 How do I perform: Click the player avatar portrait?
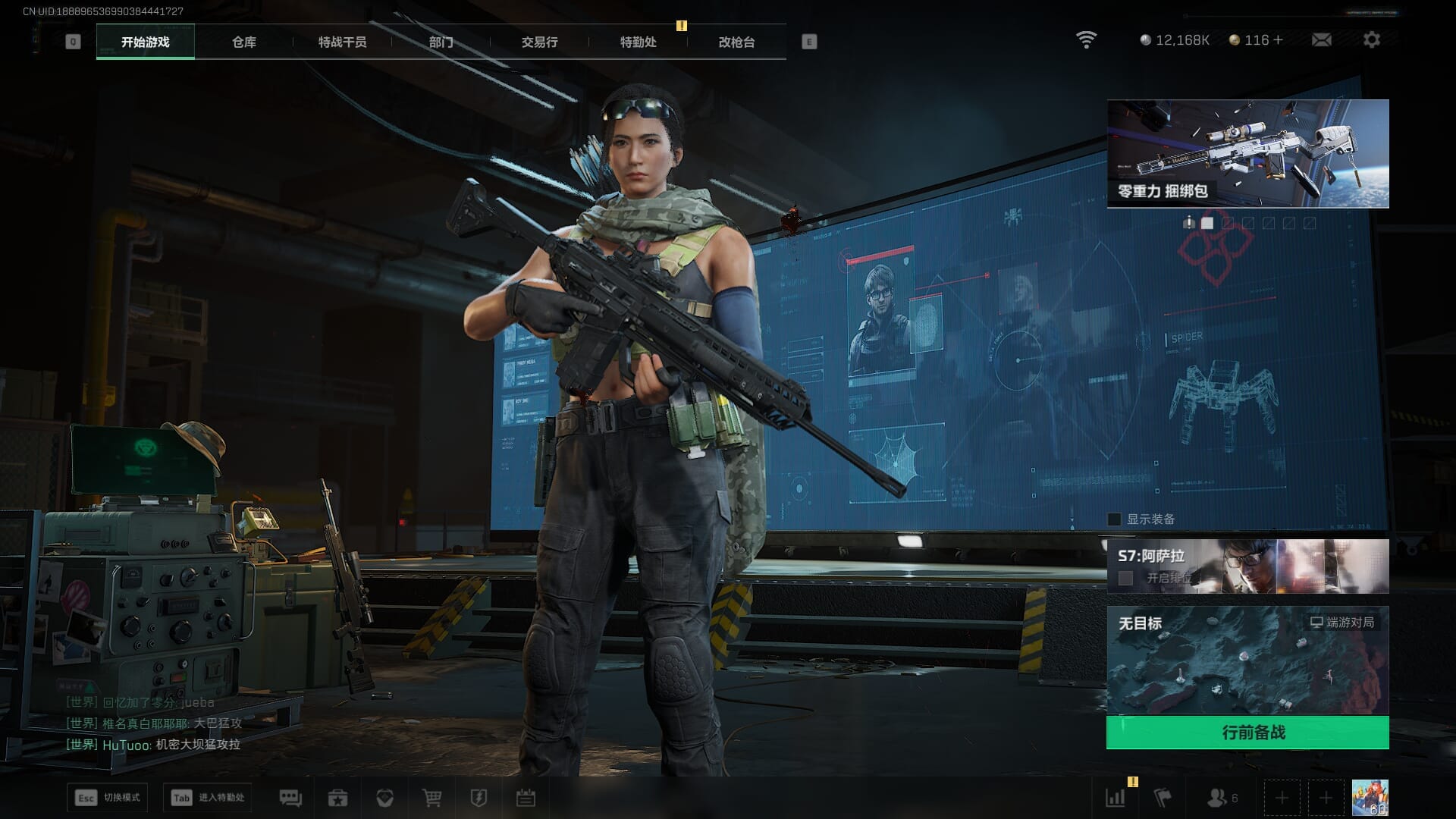point(1370,798)
